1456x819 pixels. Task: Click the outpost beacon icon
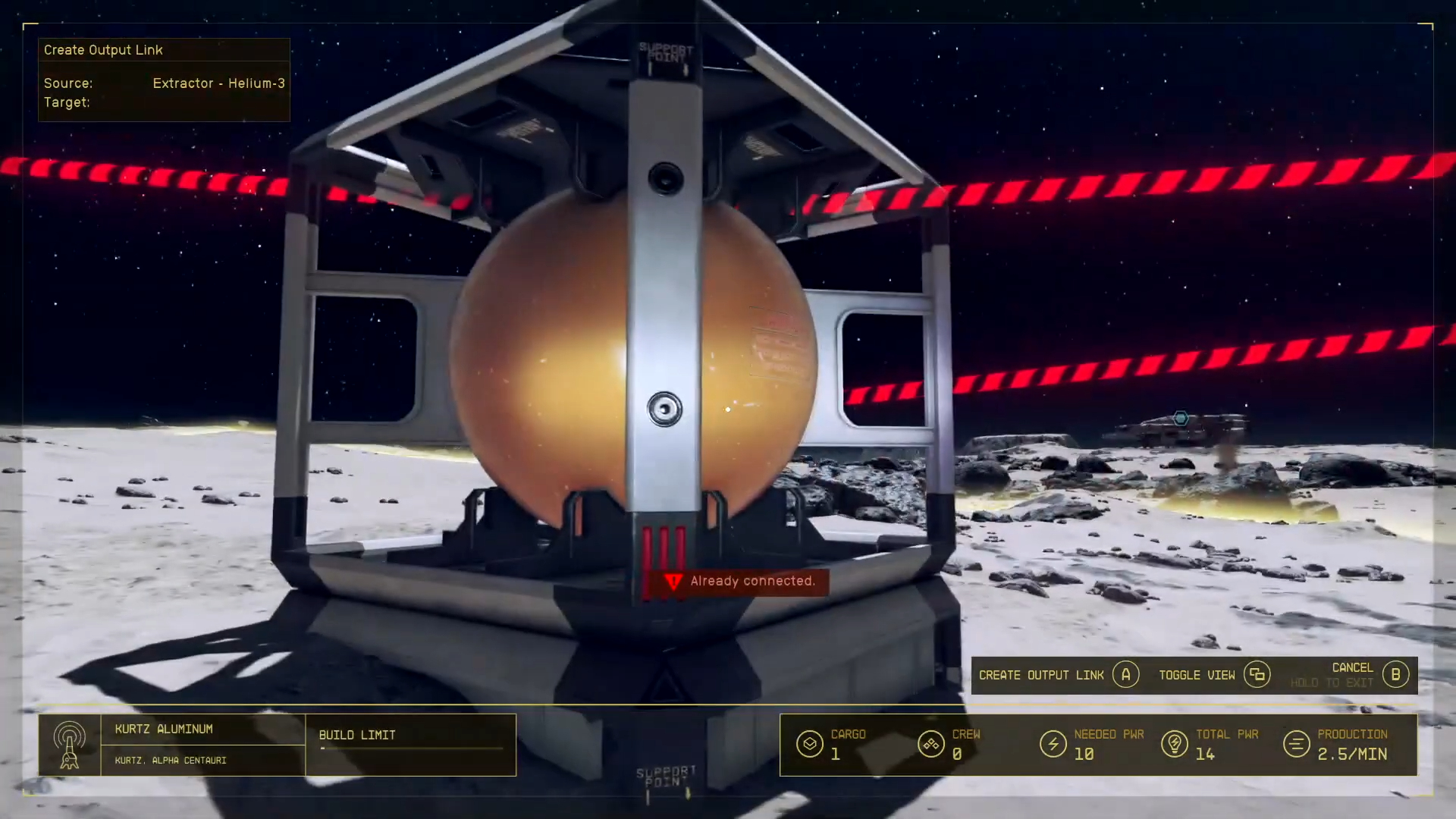pyautogui.click(x=69, y=745)
